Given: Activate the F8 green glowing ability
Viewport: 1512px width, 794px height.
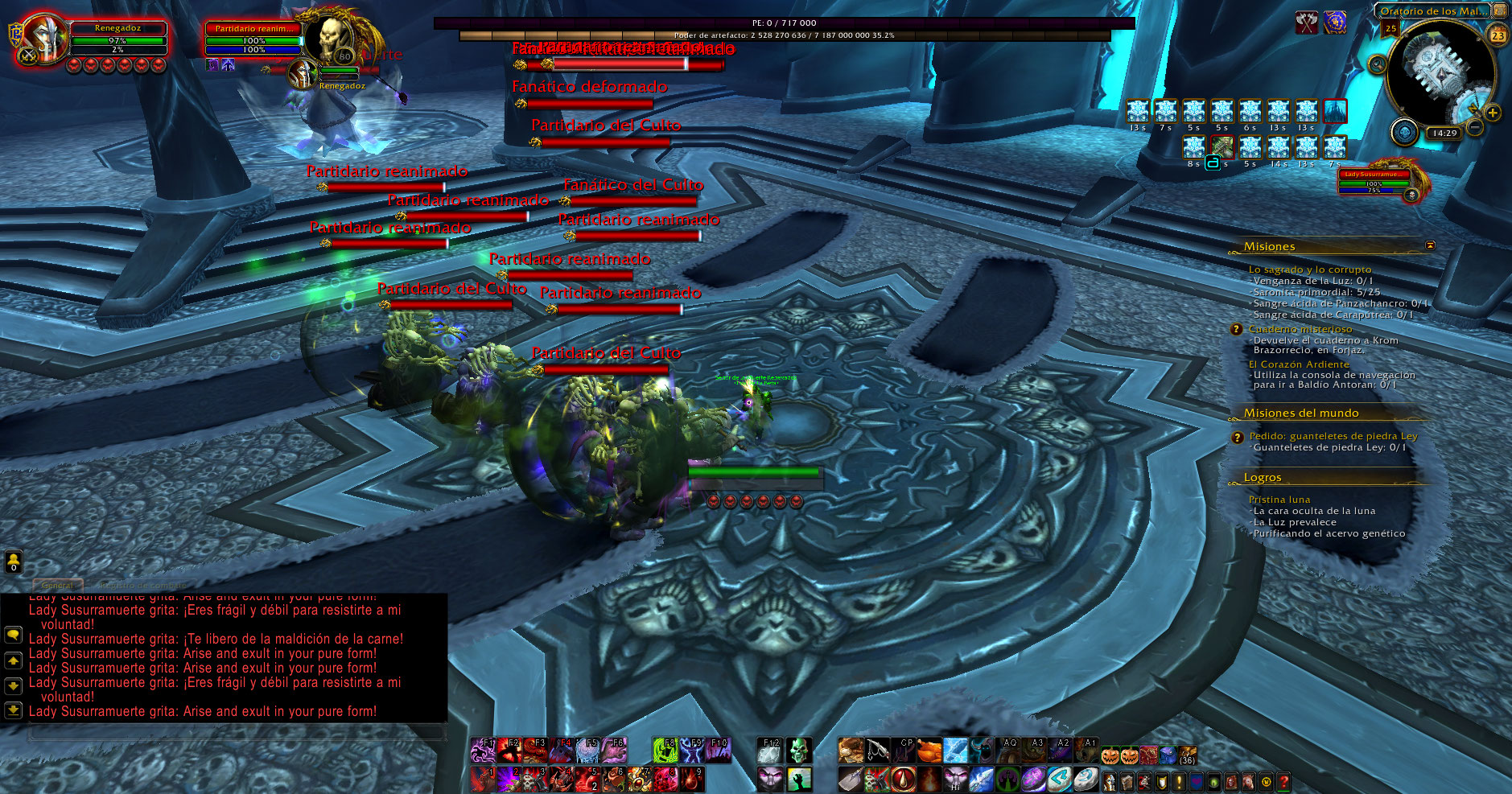Looking at the screenshot, I should pyautogui.click(x=665, y=751).
